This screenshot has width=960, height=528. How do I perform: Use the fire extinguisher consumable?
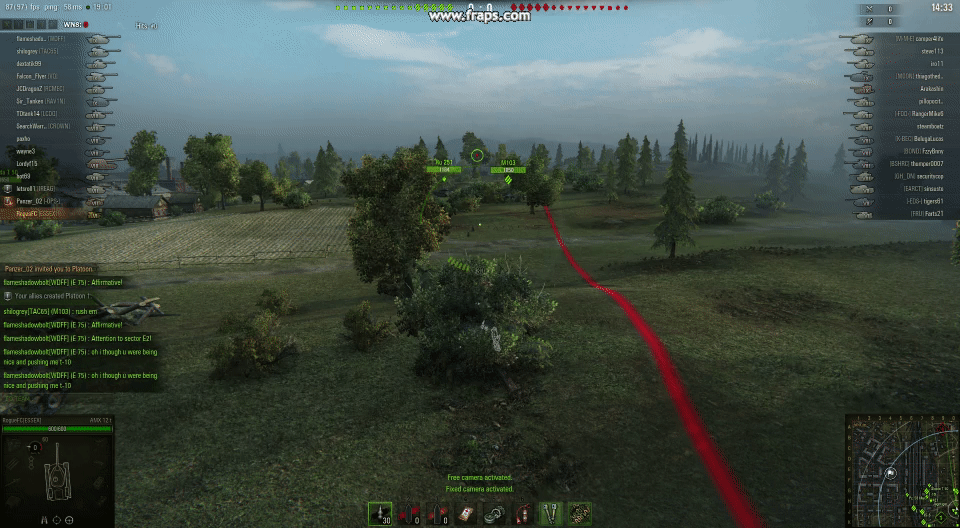tap(521, 514)
